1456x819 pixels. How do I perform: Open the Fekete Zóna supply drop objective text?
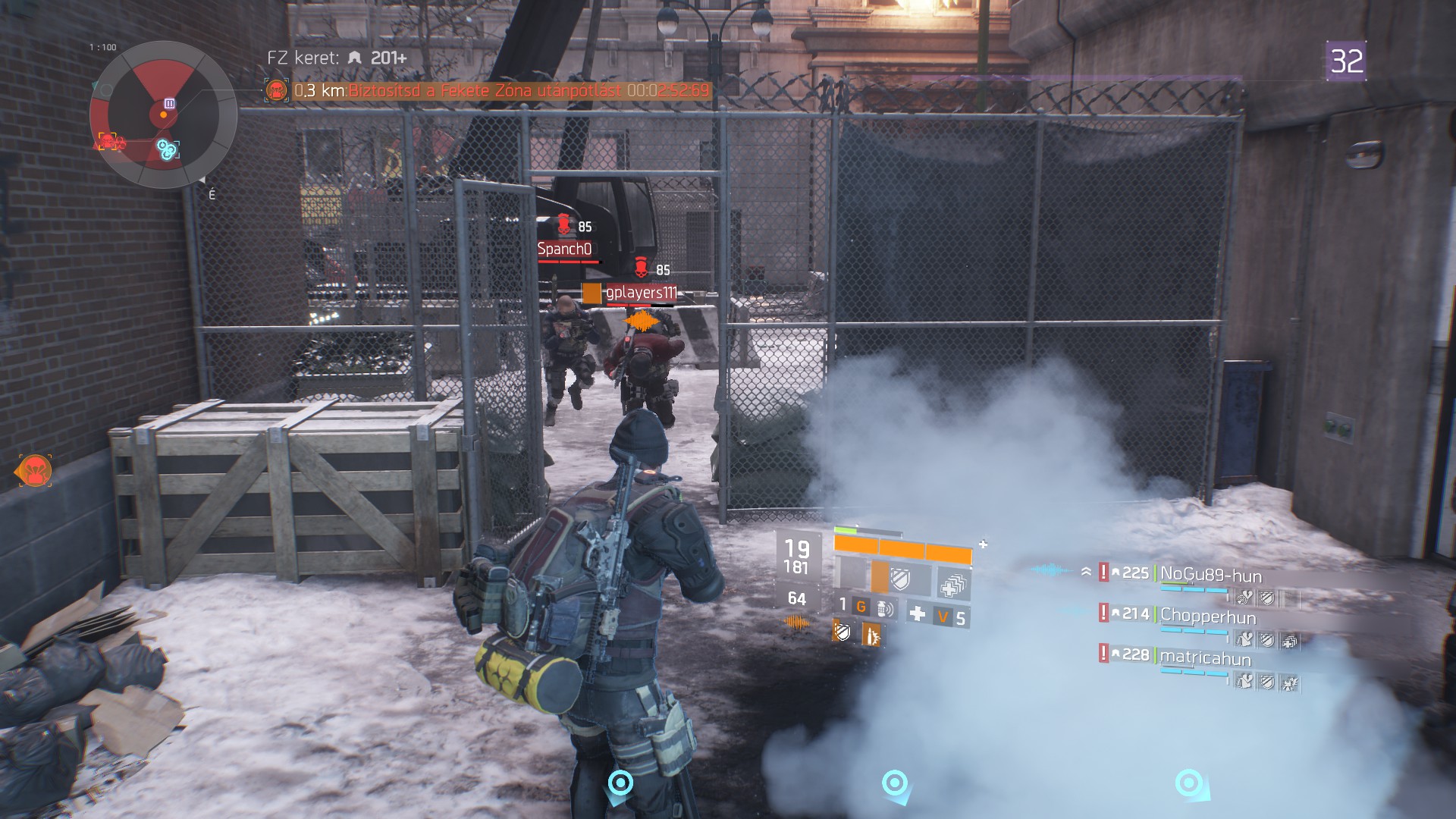pyautogui.click(x=500, y=91)
